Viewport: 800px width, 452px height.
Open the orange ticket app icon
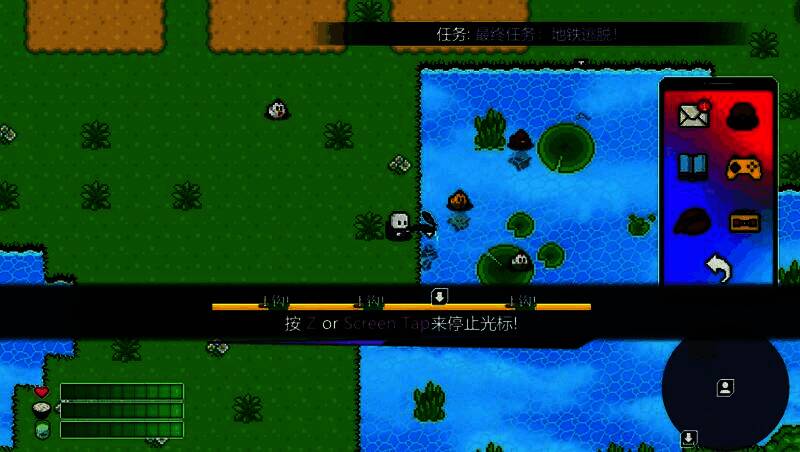743,220
